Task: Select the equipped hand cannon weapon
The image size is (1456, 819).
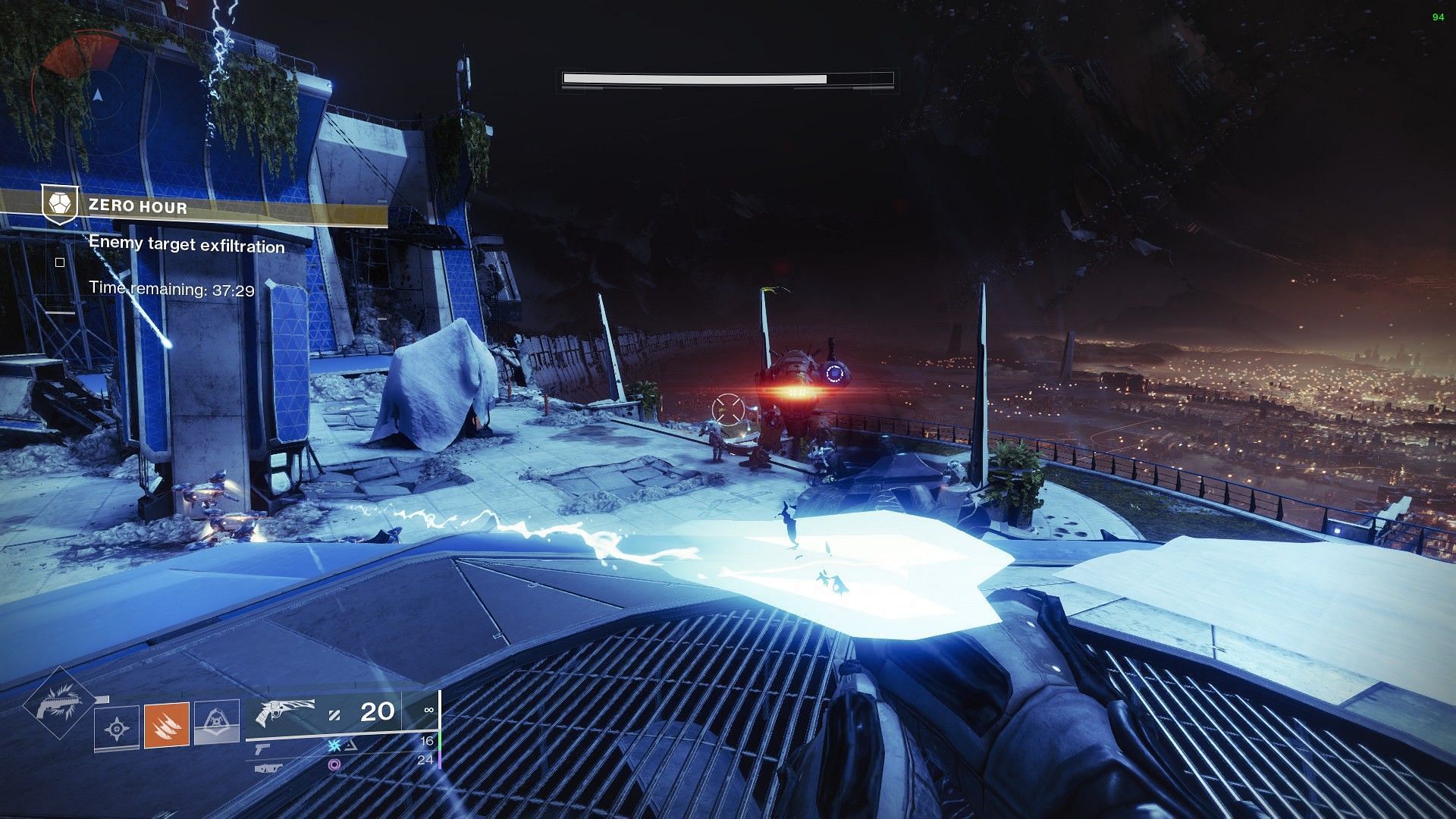Action: click(287, 713)
